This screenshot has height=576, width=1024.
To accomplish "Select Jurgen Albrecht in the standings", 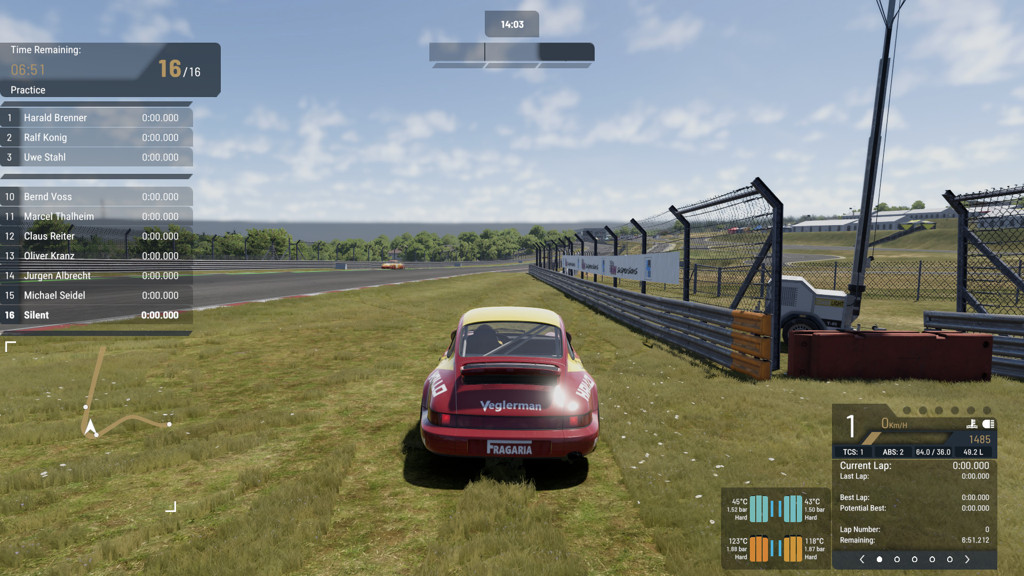I will pyautogui.click(x=96, y=276).
